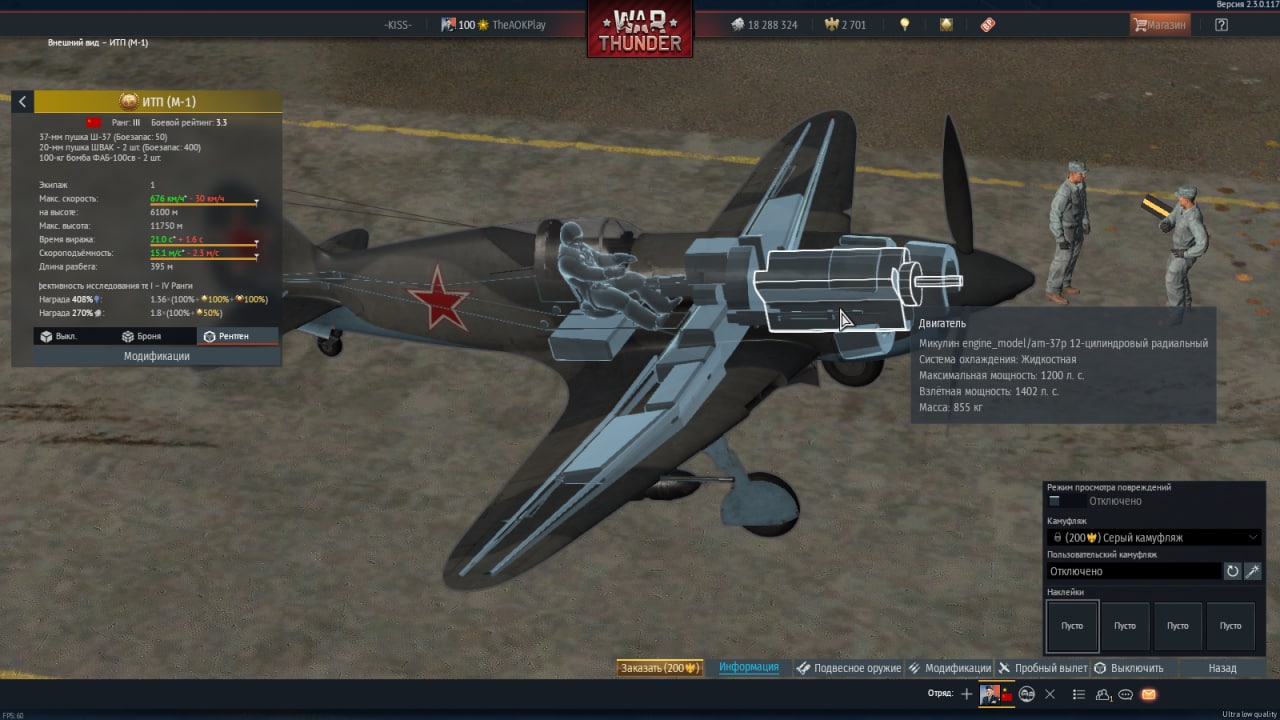Open the Серый камуфляж camouflage dropdown

[x=1153, y=537]
